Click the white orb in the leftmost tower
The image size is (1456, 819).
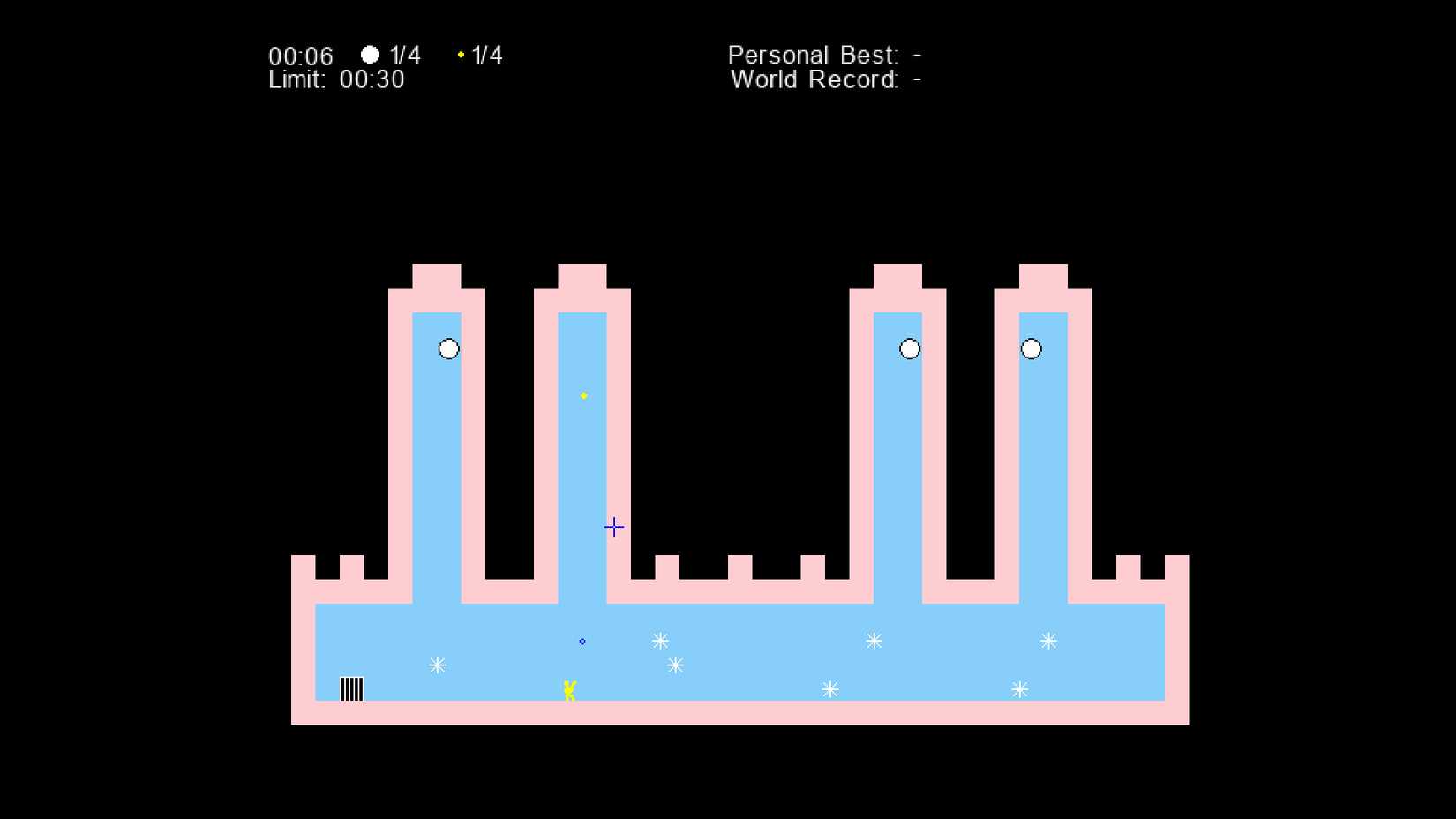(x=448, y=349)
